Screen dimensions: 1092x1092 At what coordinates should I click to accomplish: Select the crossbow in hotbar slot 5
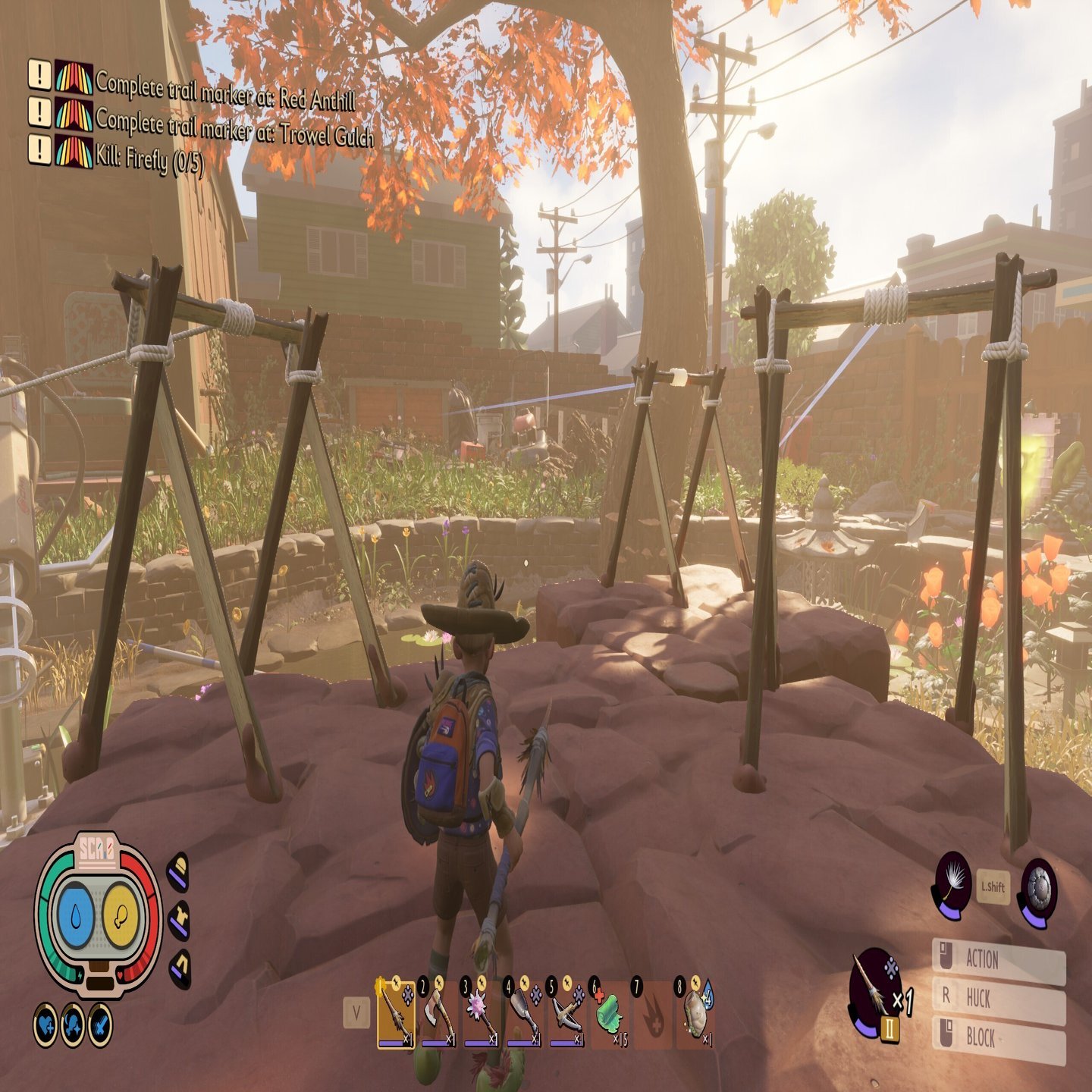tap(566, 1014)
